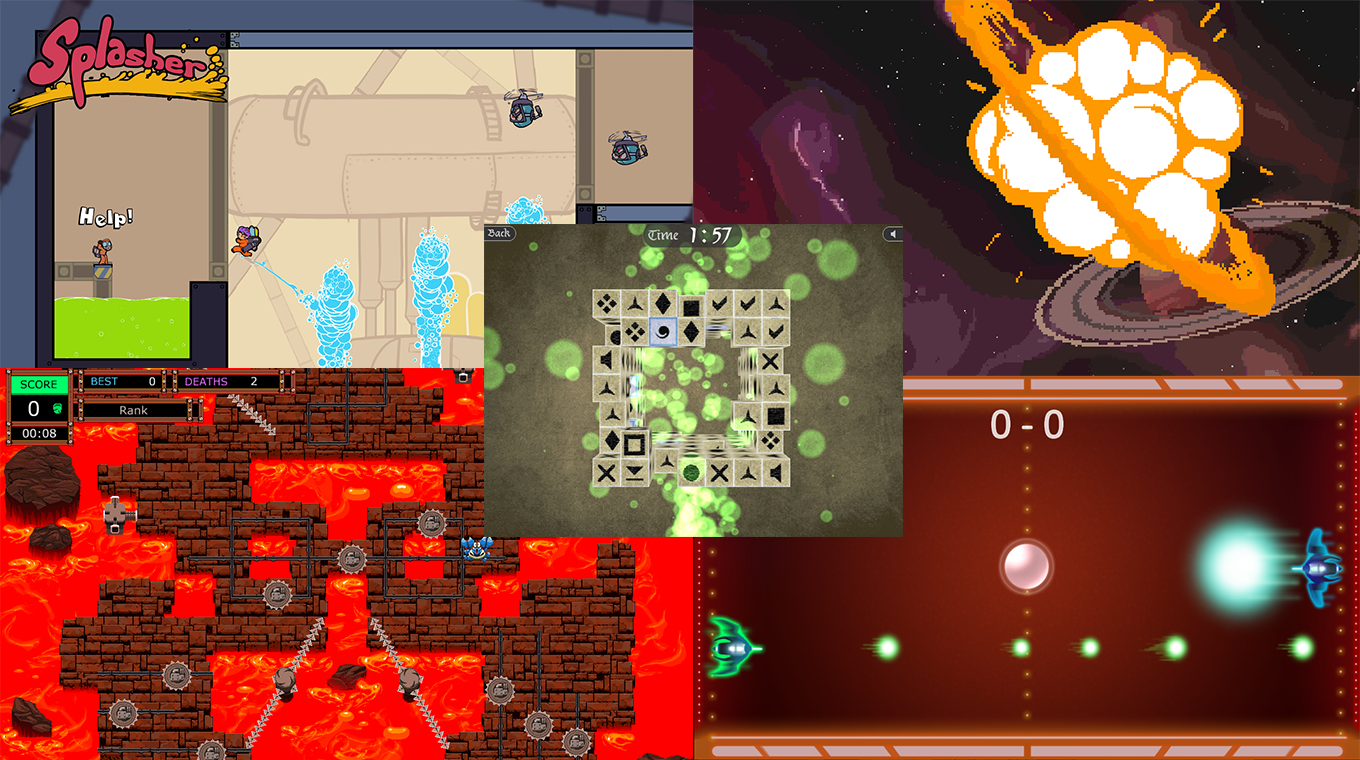Image resolution: width=1360 pixels, height=760 pixels.
Task: Click a diamond symbol tile on the board
Action: point(663,305)
